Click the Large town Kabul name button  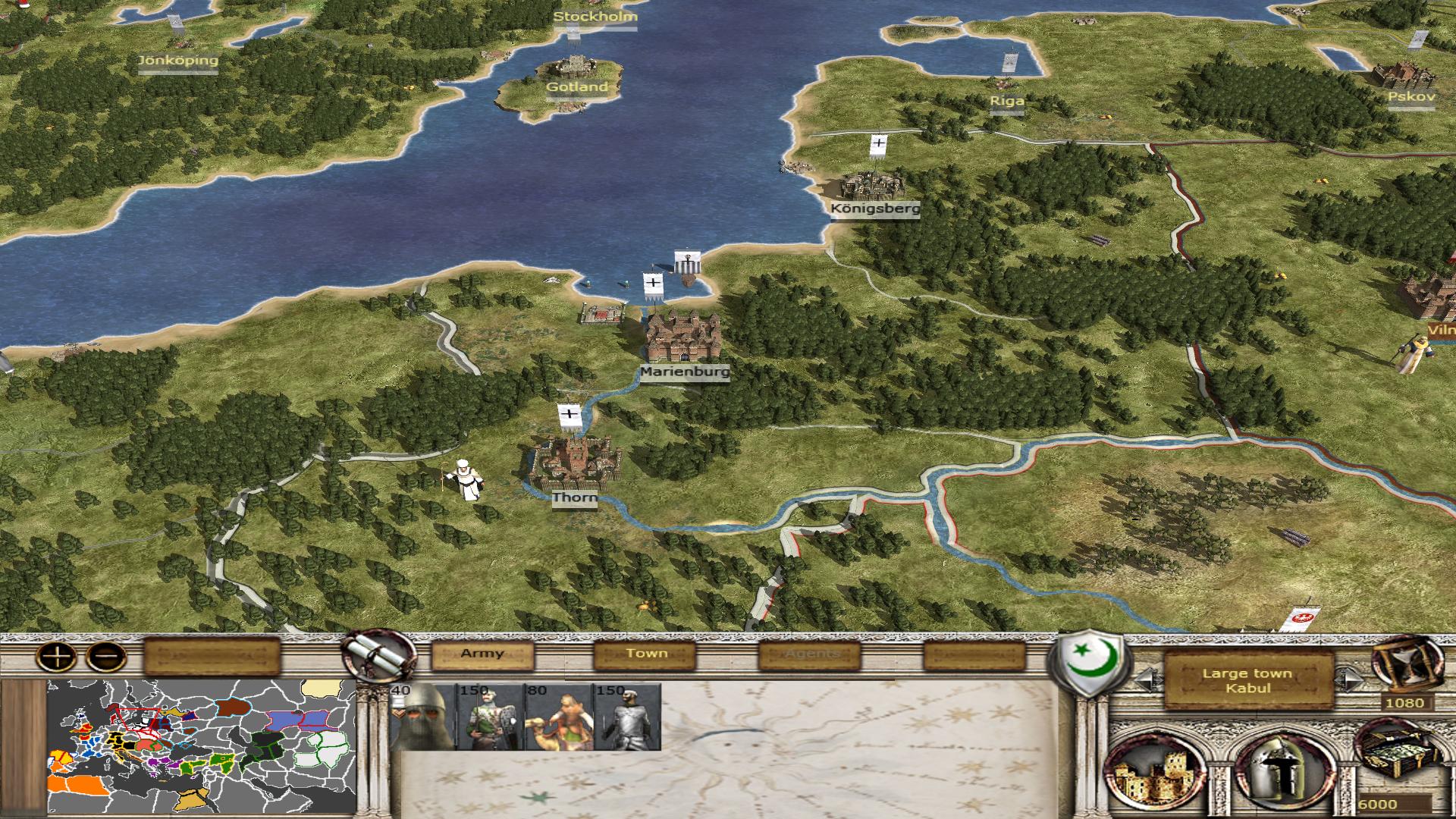pos(1247,681)
